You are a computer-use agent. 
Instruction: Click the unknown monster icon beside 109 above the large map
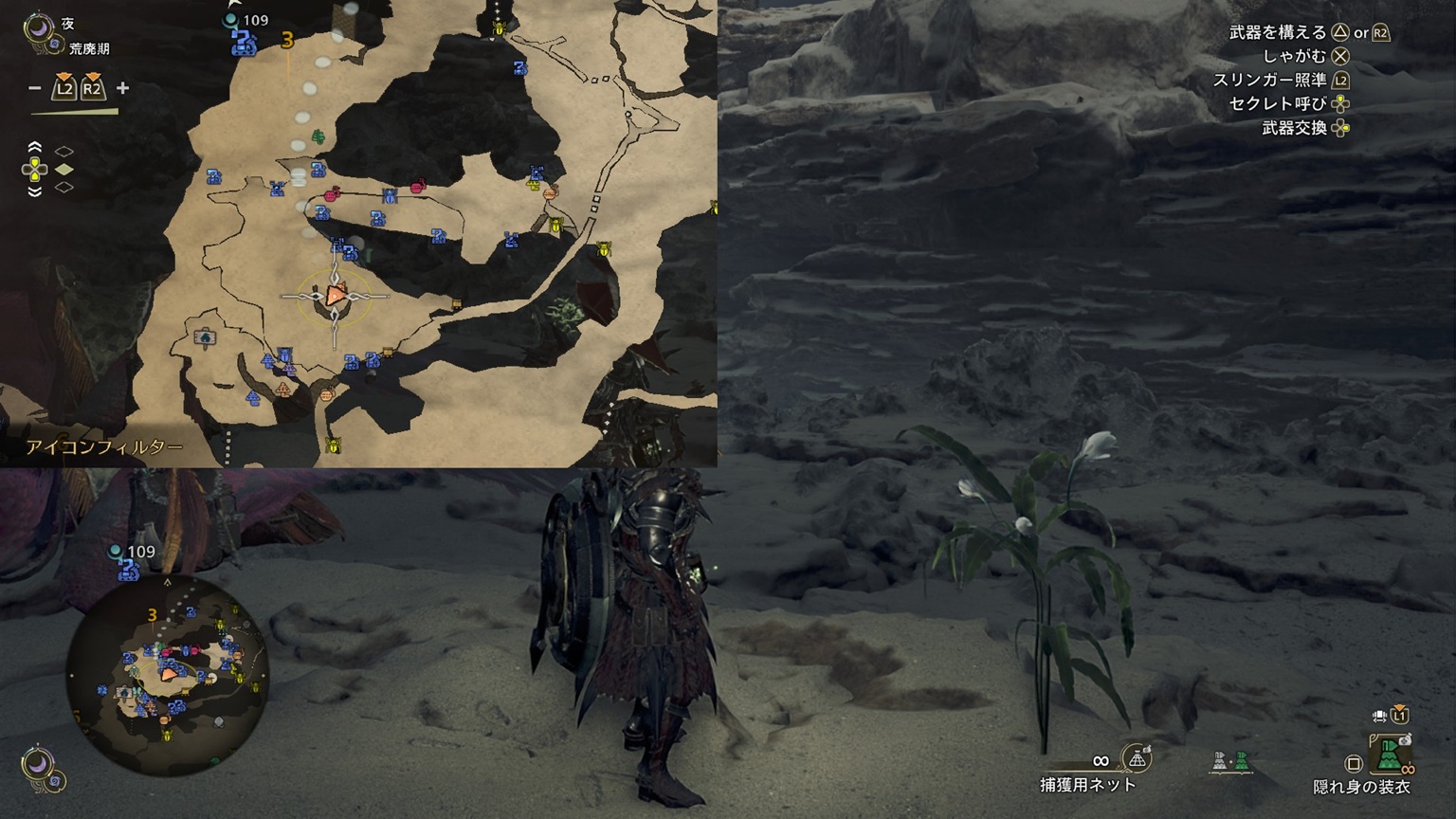pos(244,41)
